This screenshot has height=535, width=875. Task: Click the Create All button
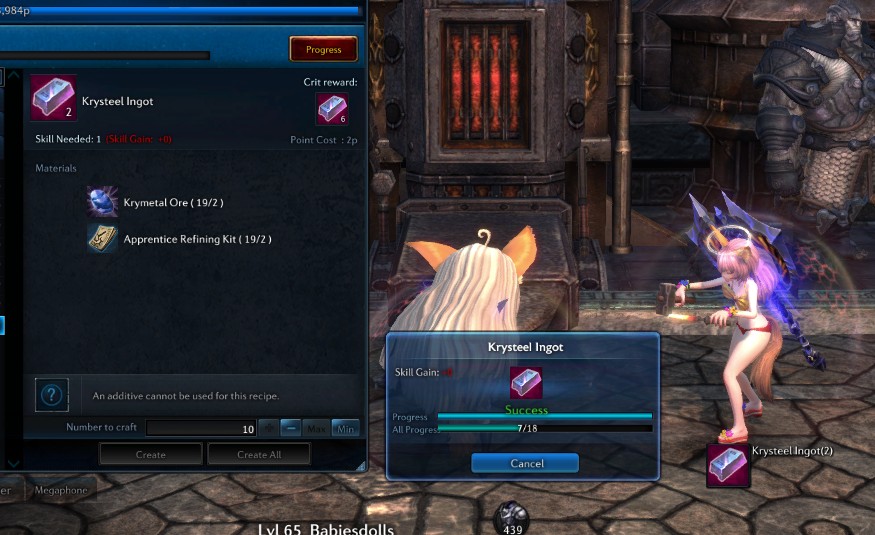258,454
